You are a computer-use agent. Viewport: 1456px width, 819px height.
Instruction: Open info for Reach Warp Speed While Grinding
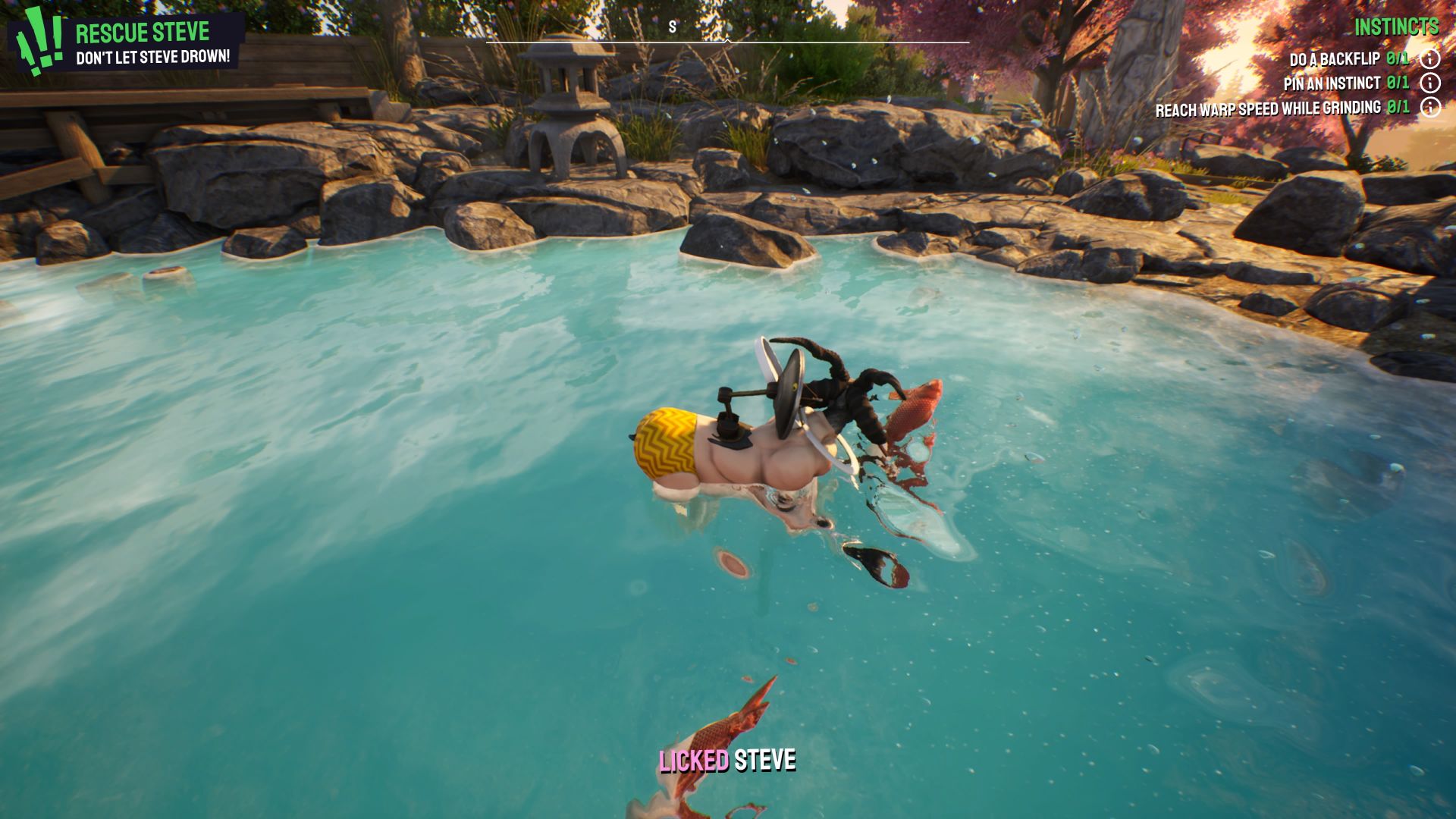(x=1432, y=108)
